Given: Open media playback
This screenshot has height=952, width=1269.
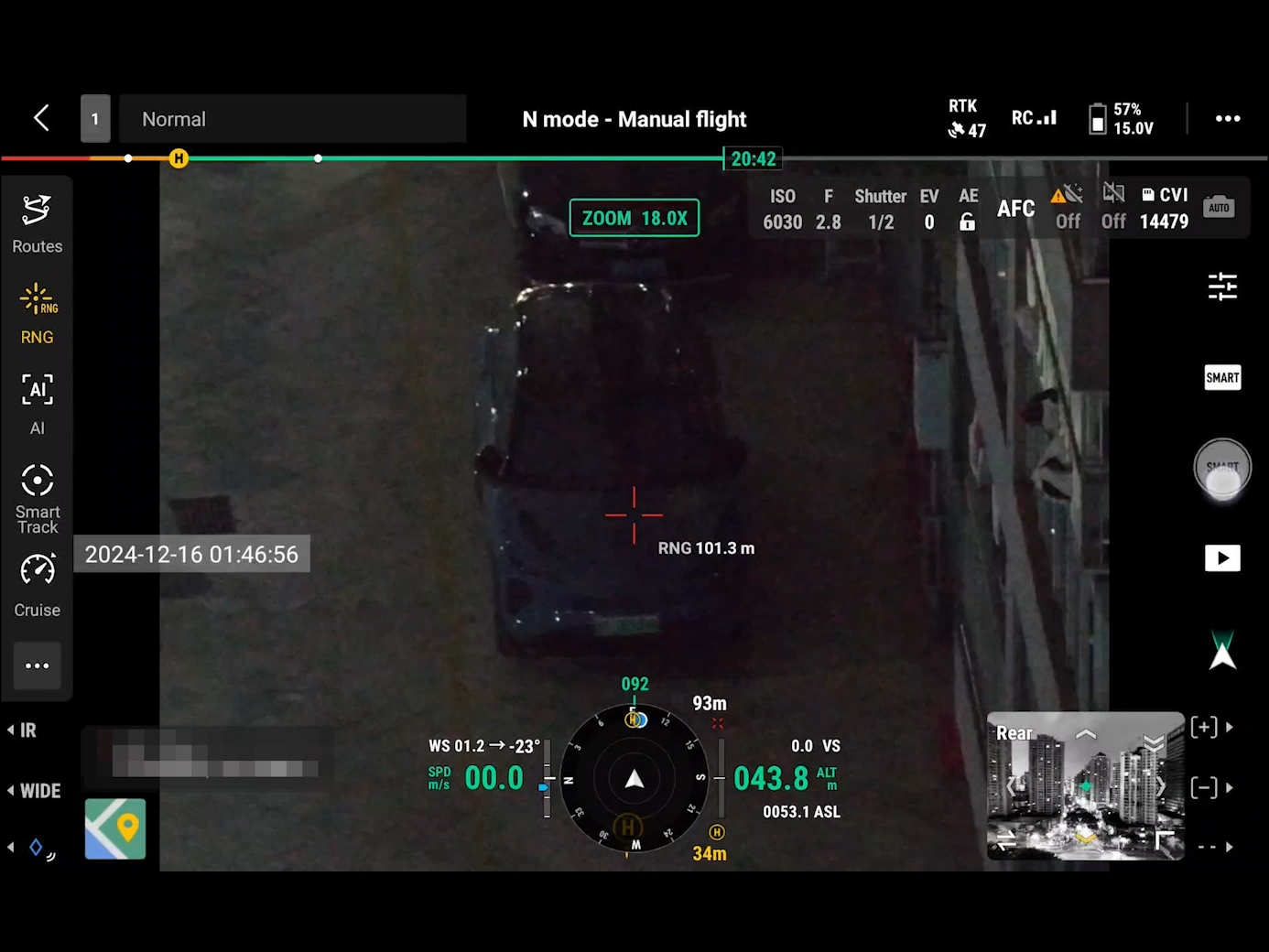Looking at the screenshot, I should click(1222, 557).
